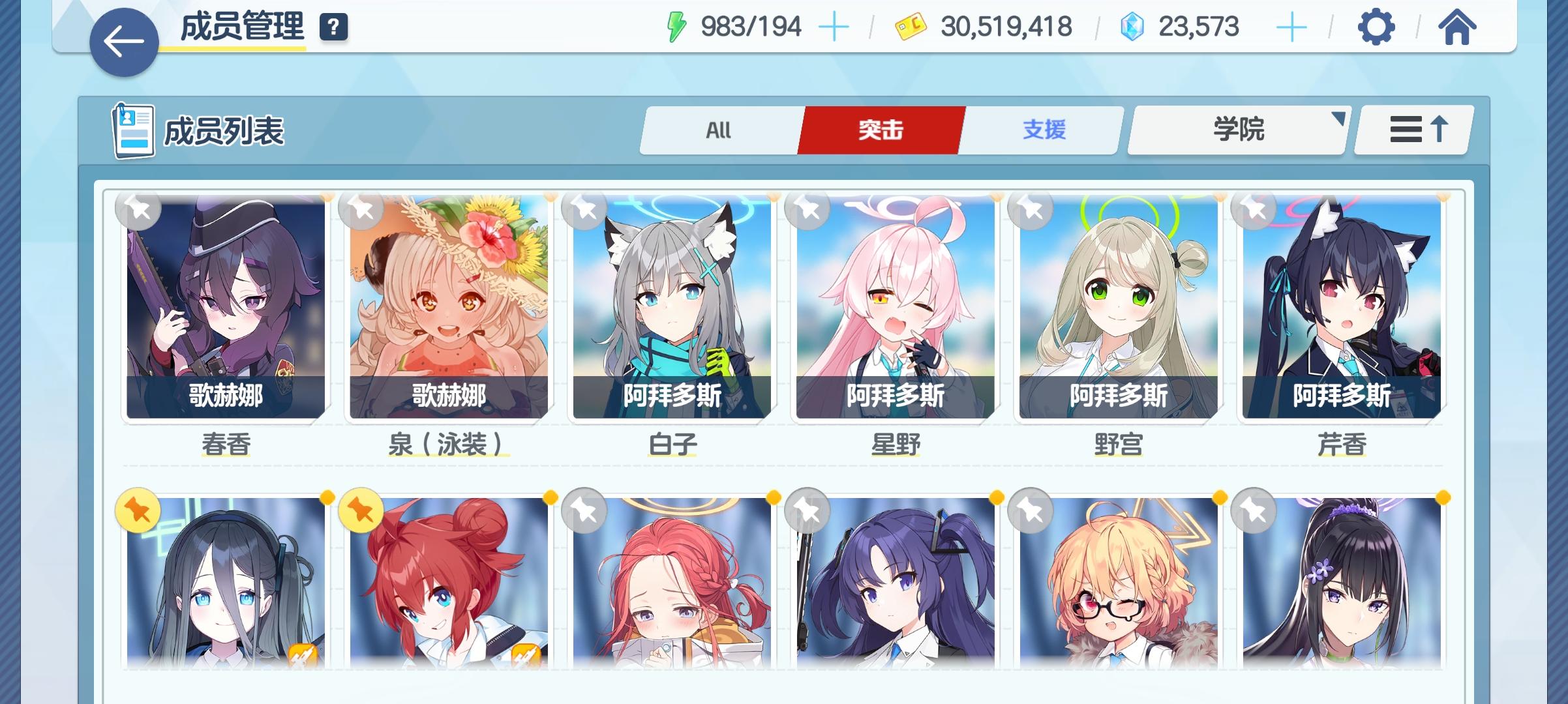Open the 学院 filter dropdown
Viewport: 1568px width, 704px height.
coord(1236,130)
